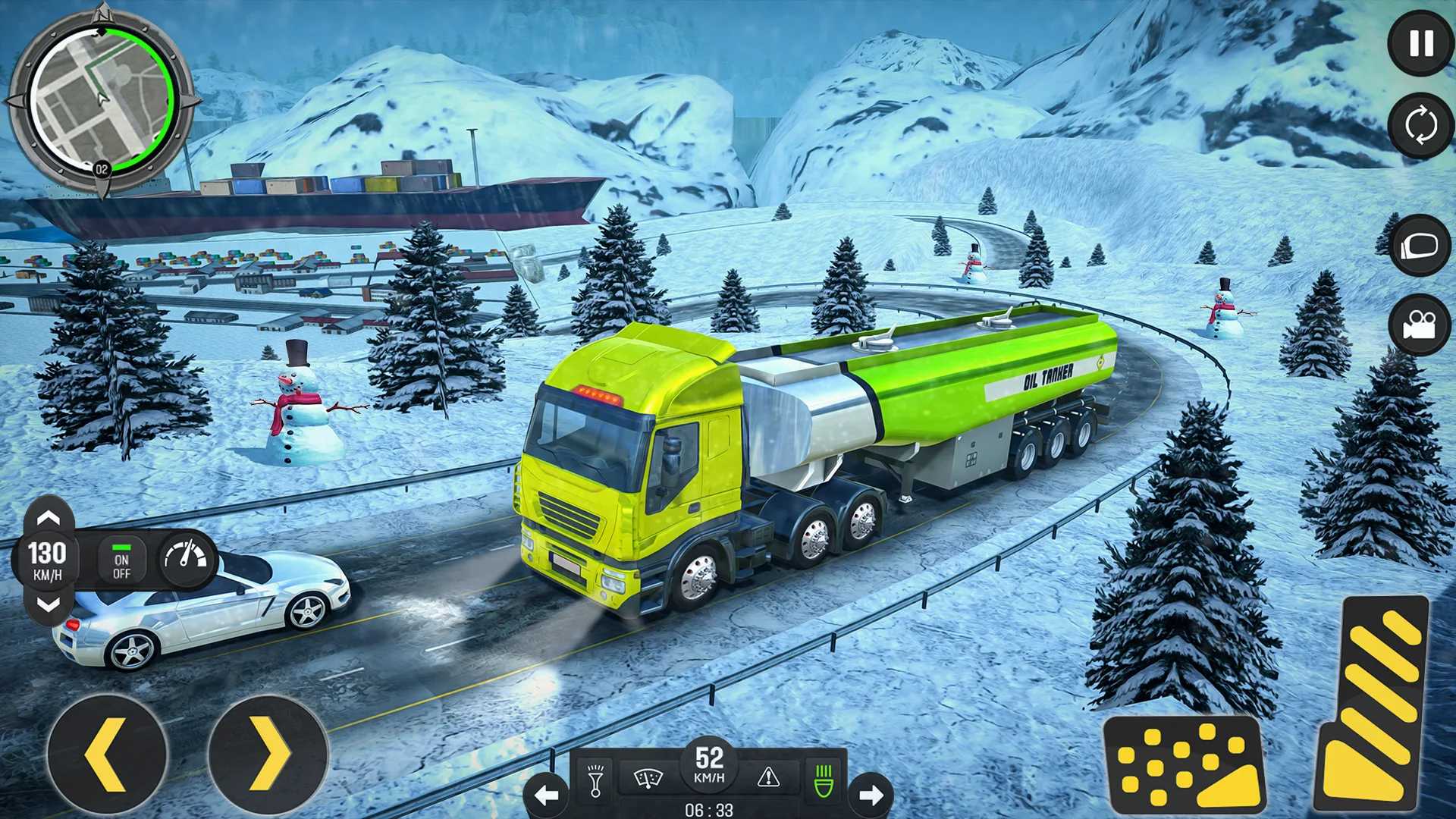
Task: Toggle the green headlights icon
Action: [824, 780]
